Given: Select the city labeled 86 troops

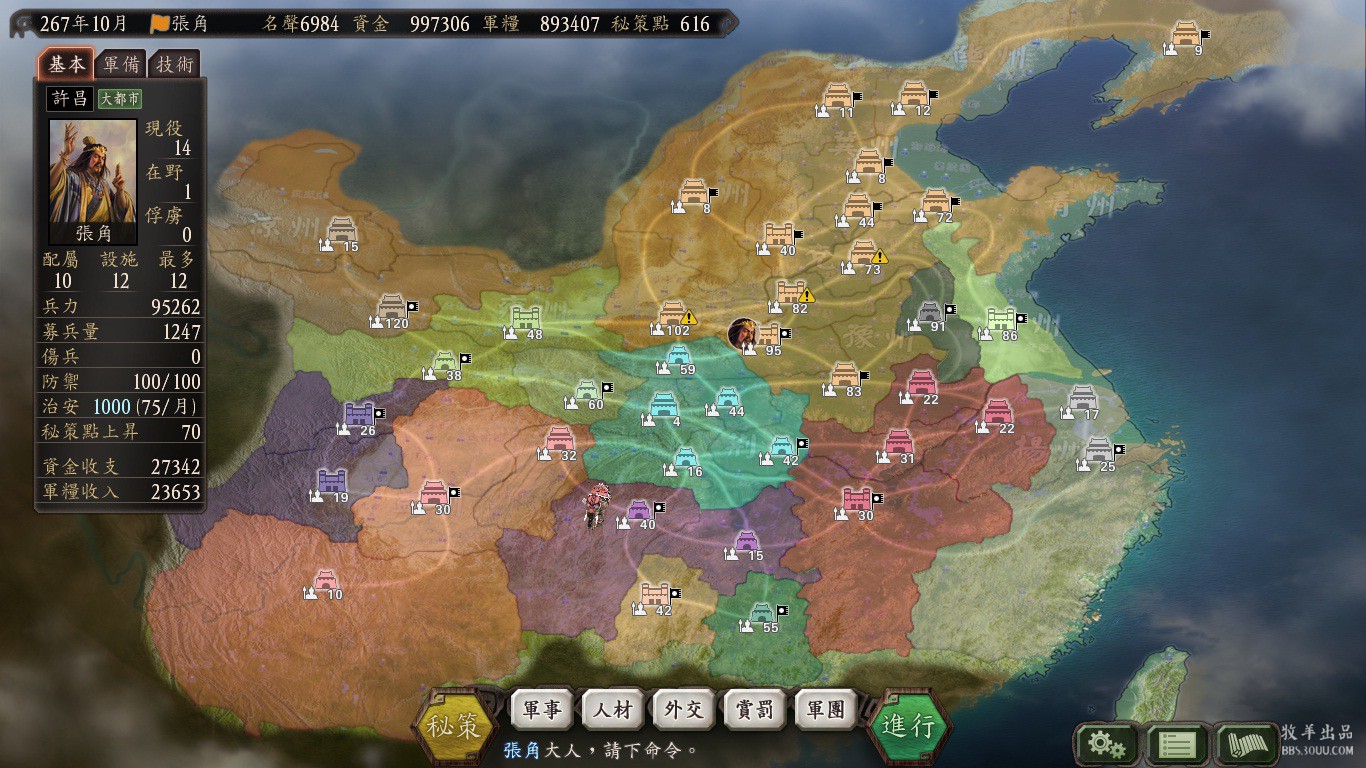Looking at the screenshot, I should click(x=1001, y=320).
